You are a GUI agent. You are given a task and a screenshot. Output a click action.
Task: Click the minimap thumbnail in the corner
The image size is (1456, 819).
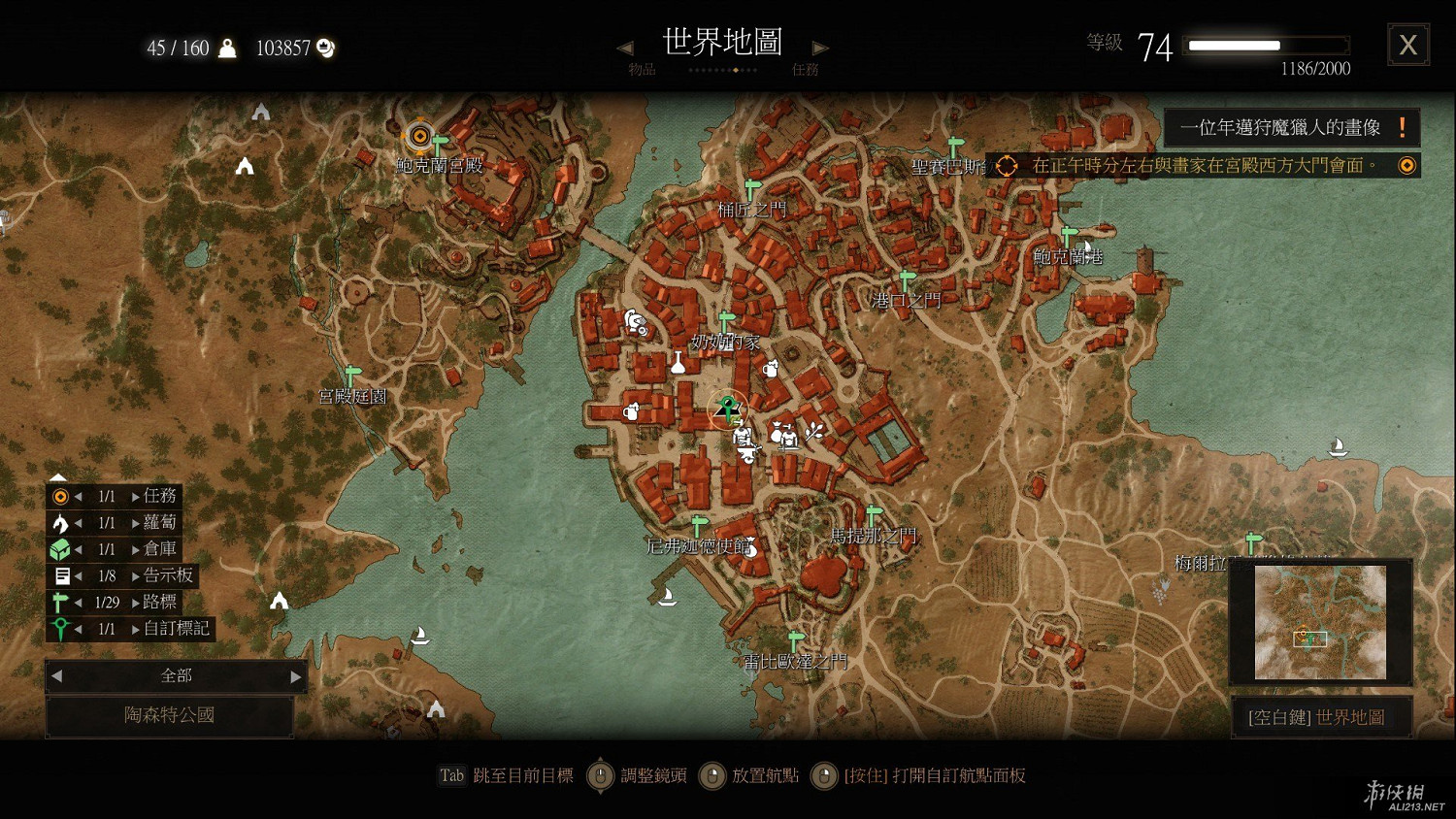point(1320,621)
